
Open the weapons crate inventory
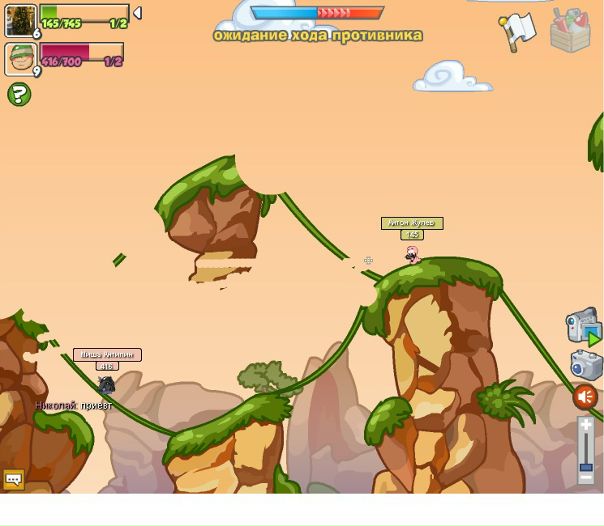570,30
